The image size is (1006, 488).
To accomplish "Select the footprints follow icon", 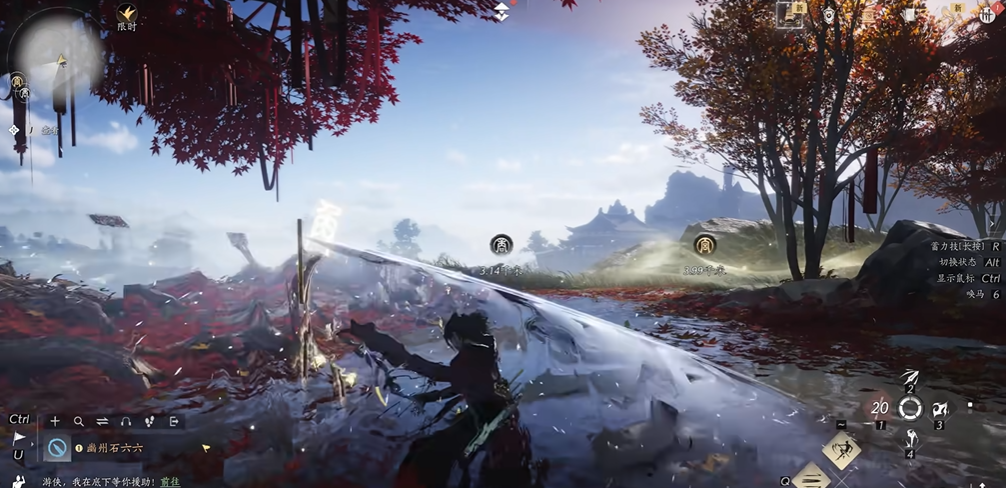I will click(x=149, y=421).
